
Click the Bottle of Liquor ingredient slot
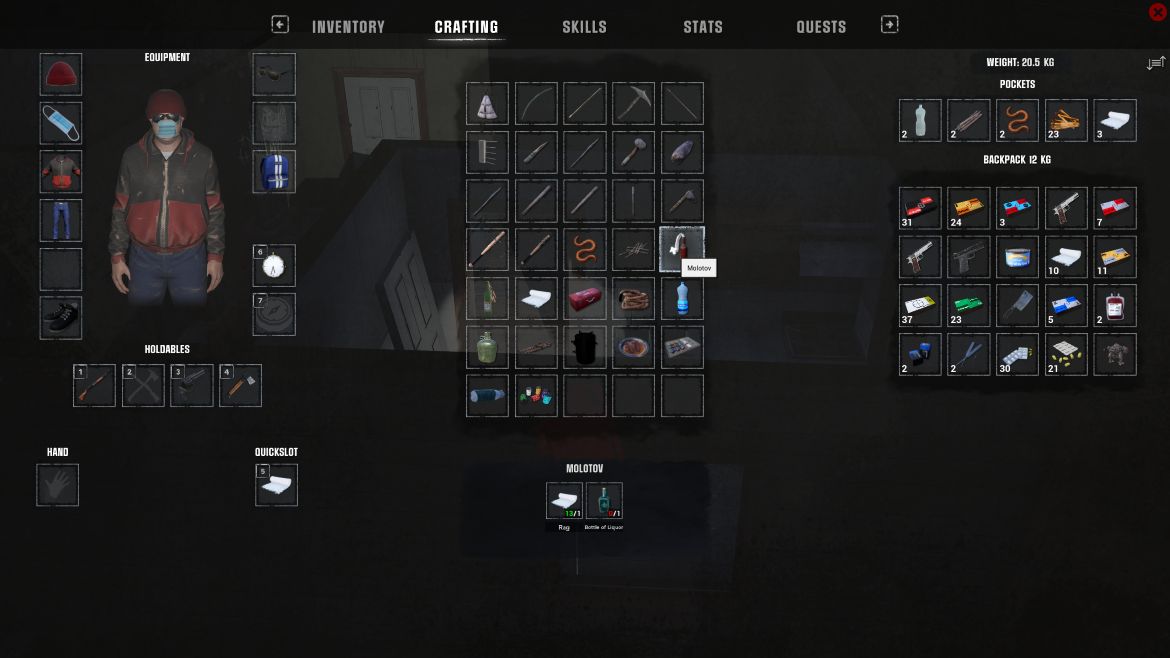click(604, 501)
